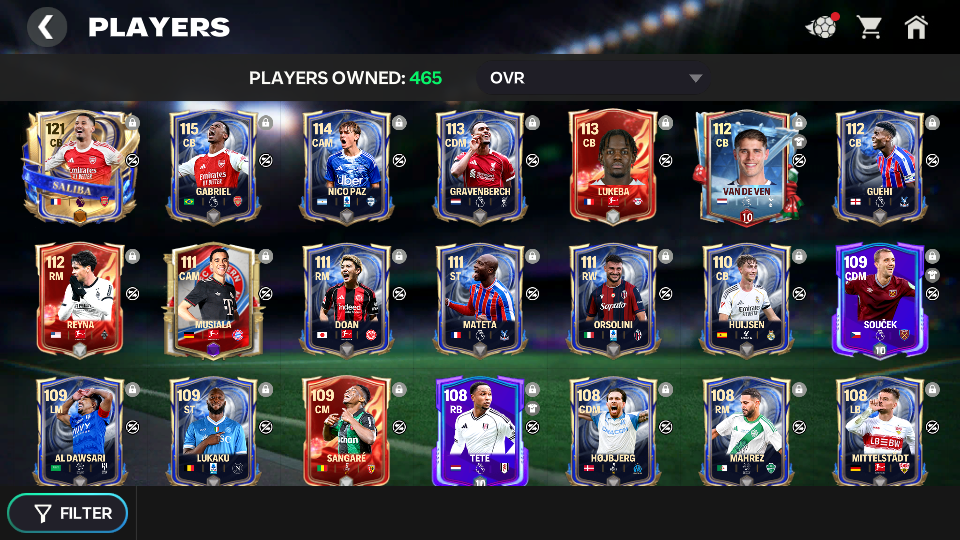Open the Mahrez 108 RM card

(746, 432)
